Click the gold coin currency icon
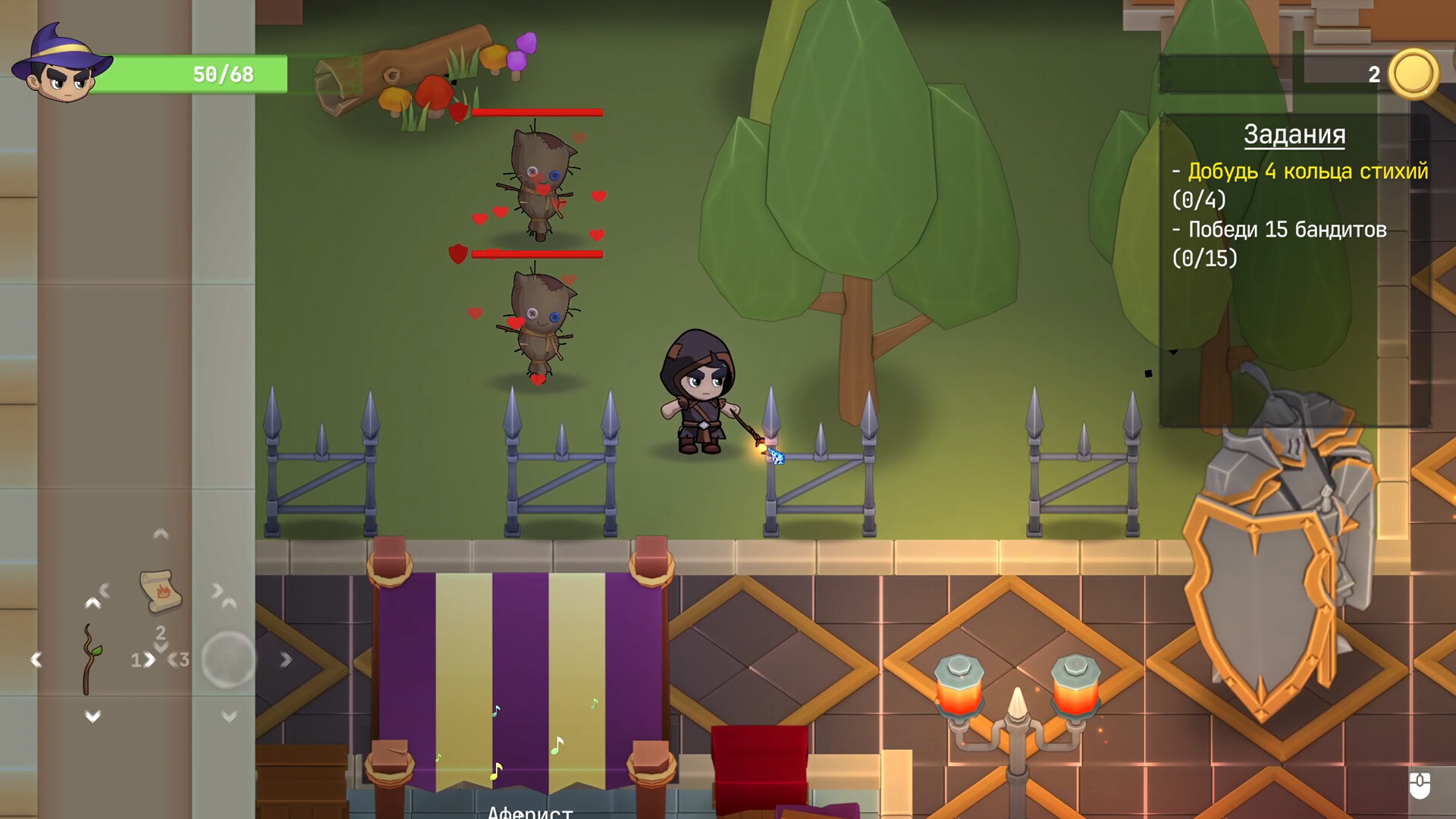This screenshot has height=819, width=1456. pyautogui.click(x=1415, y=74)
